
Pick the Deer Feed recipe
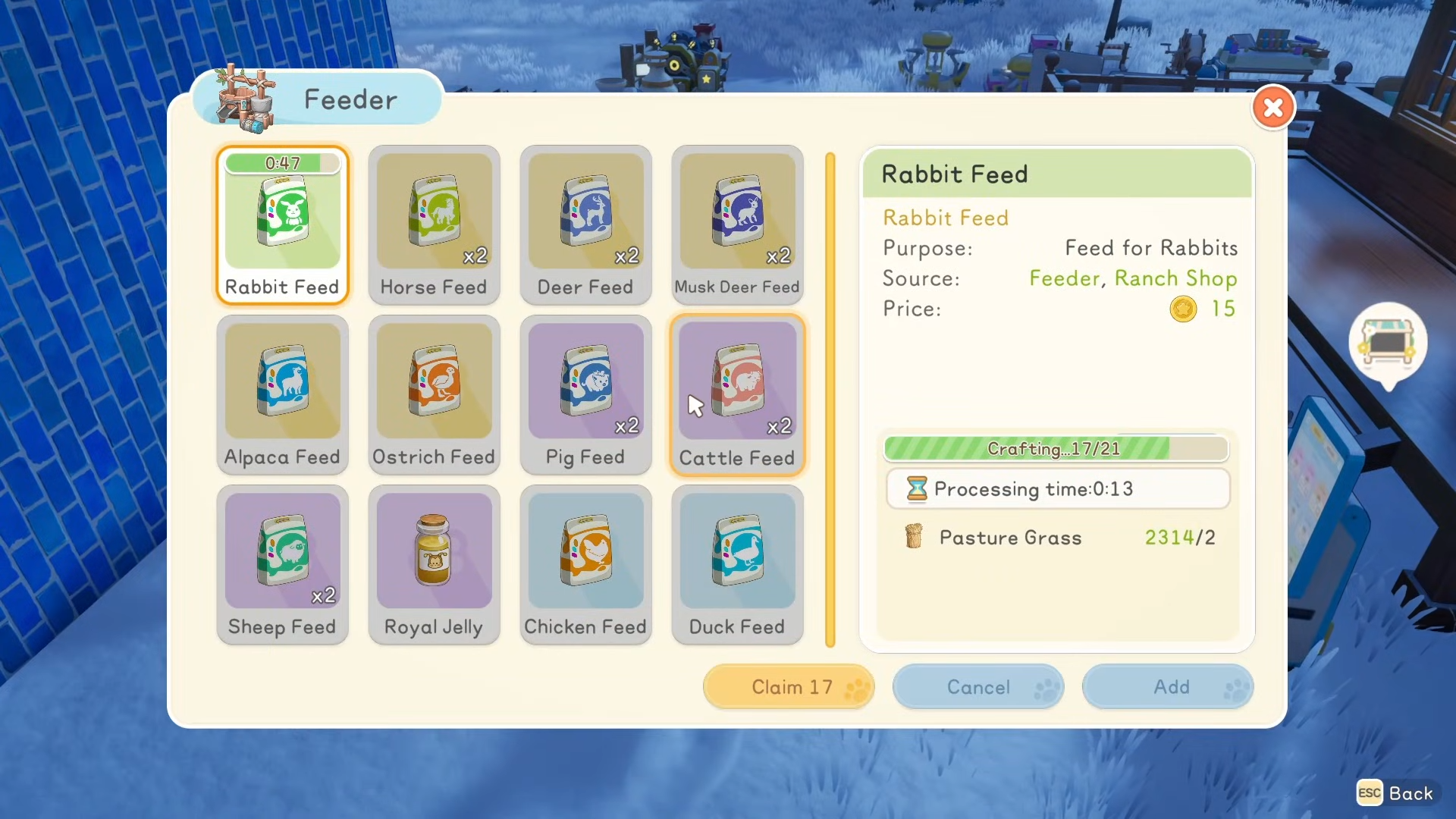(x=585, y=224)
